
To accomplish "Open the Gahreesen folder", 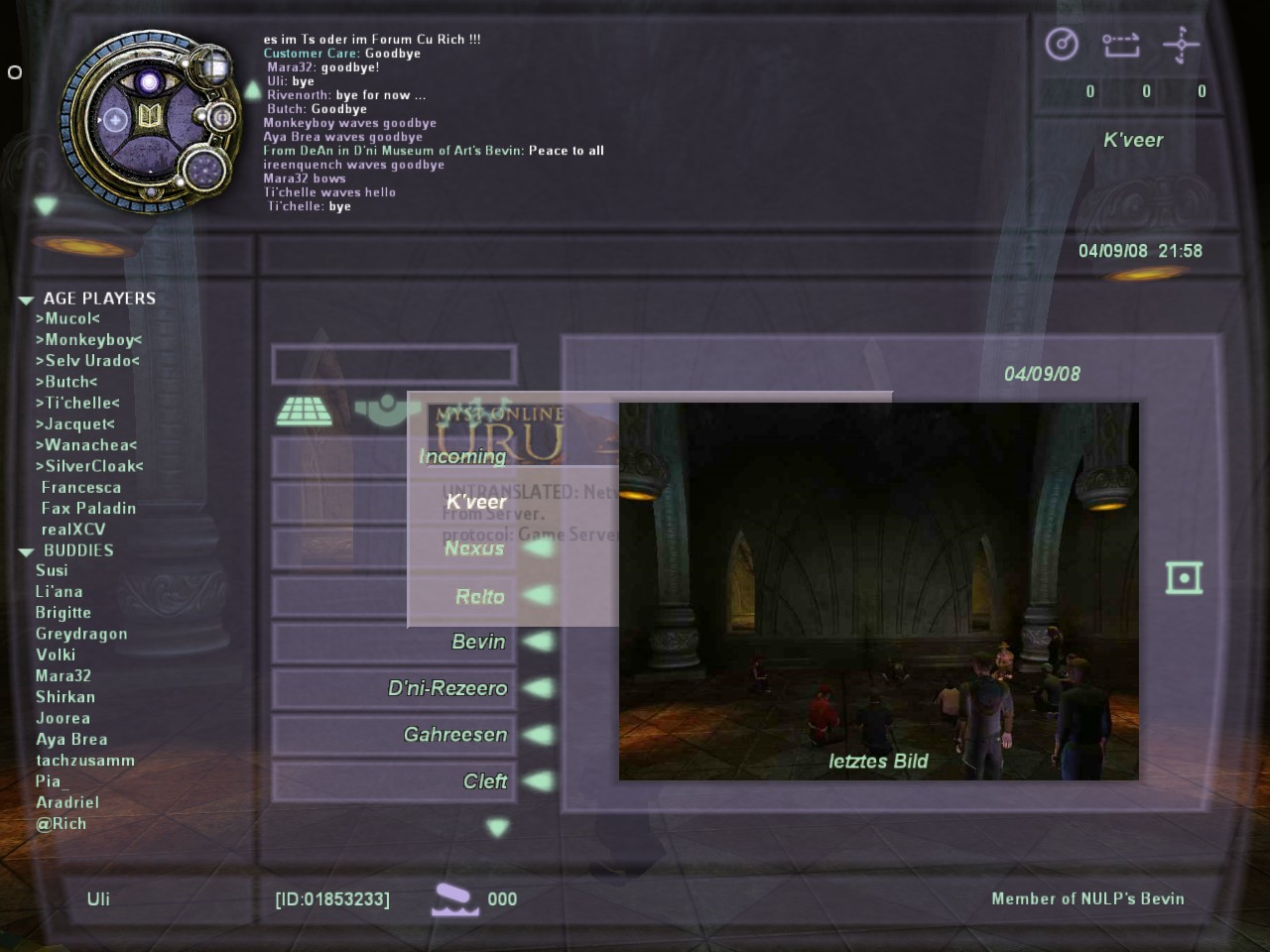I will (x=455, y=735).
